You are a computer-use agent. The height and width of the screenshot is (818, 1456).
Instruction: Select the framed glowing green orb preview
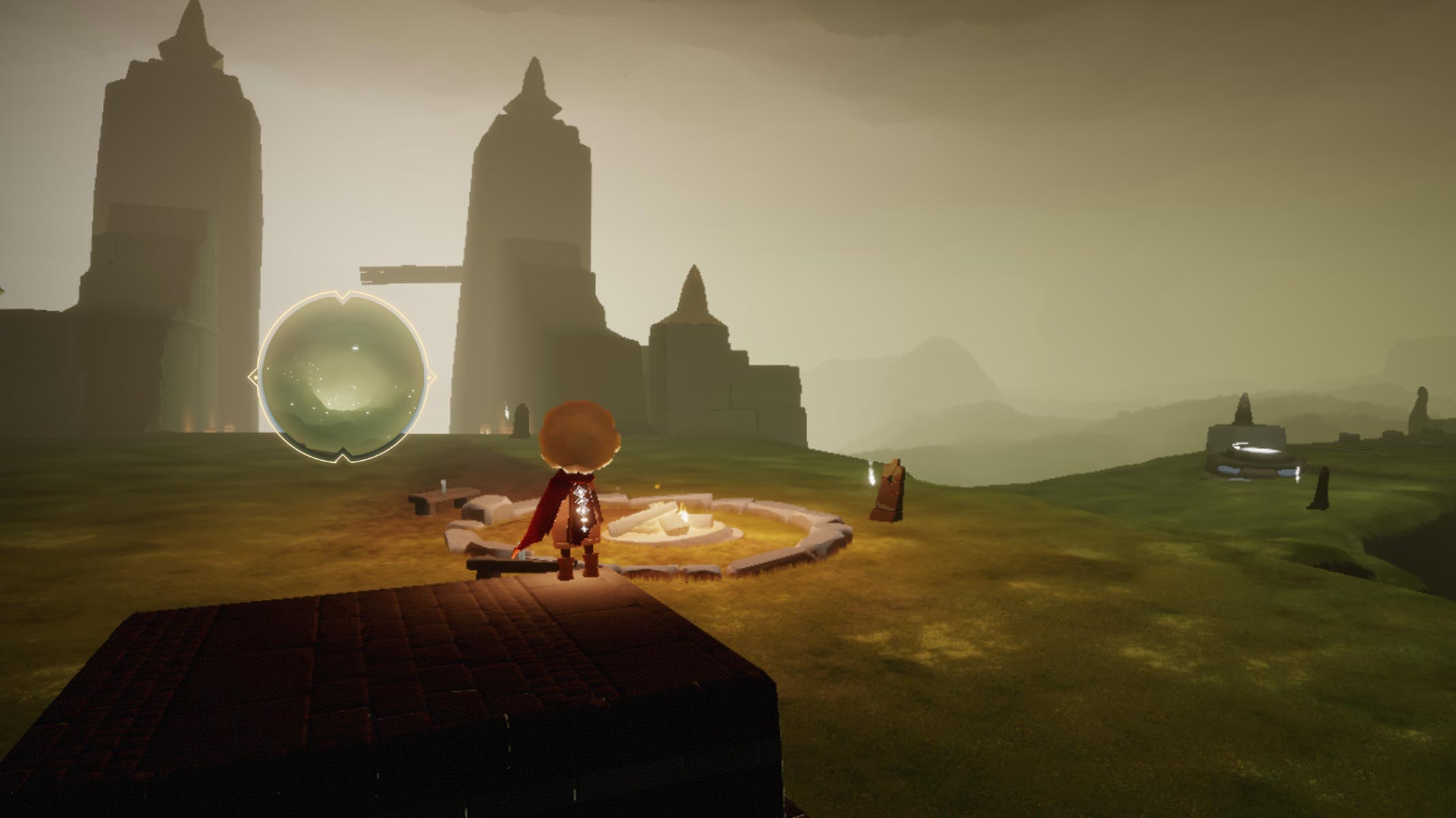coord(343,377)
